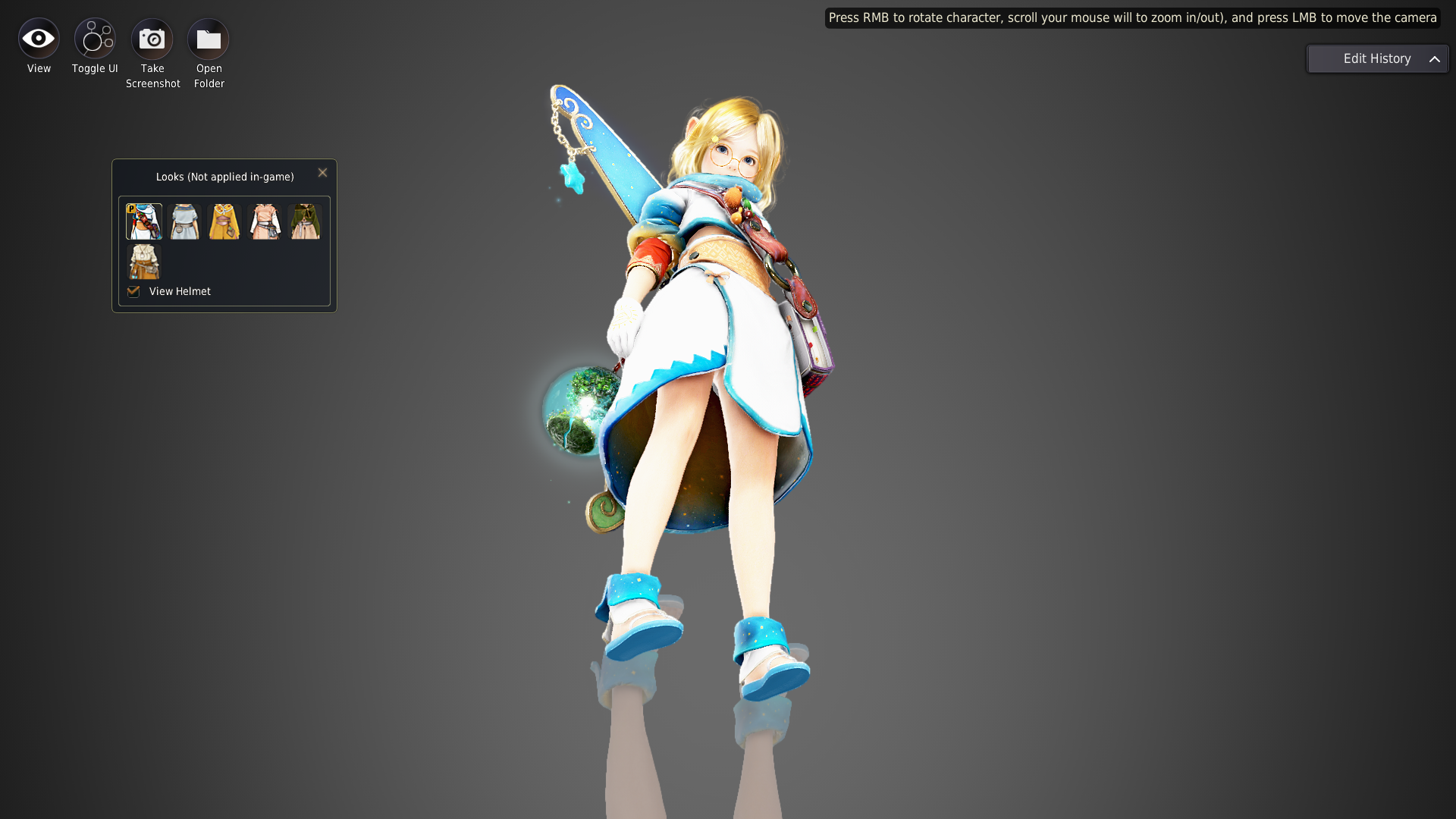The height and width of the screenshot is (819, 1456).
Task: Close the Looks panel
Action: tap(322, 172)
